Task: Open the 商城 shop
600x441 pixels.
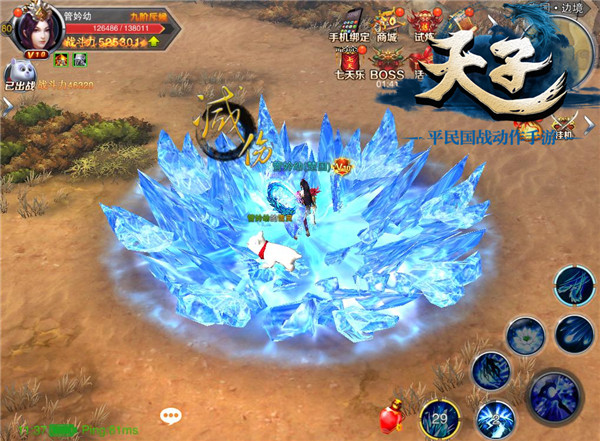Action: (386, 25)
